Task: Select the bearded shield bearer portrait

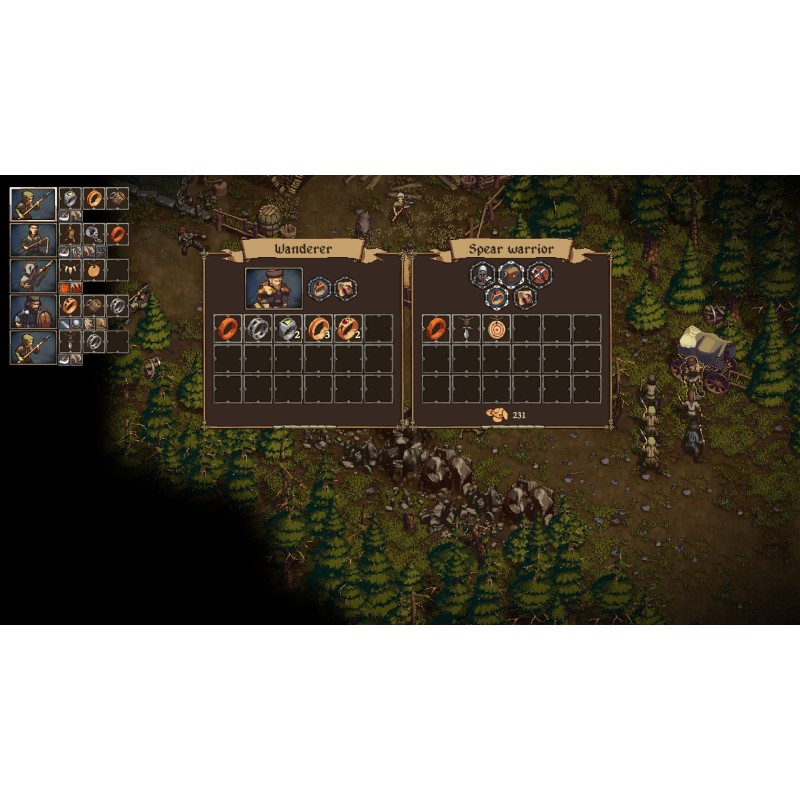Action: pyautogui.click(x=33, y=311)
